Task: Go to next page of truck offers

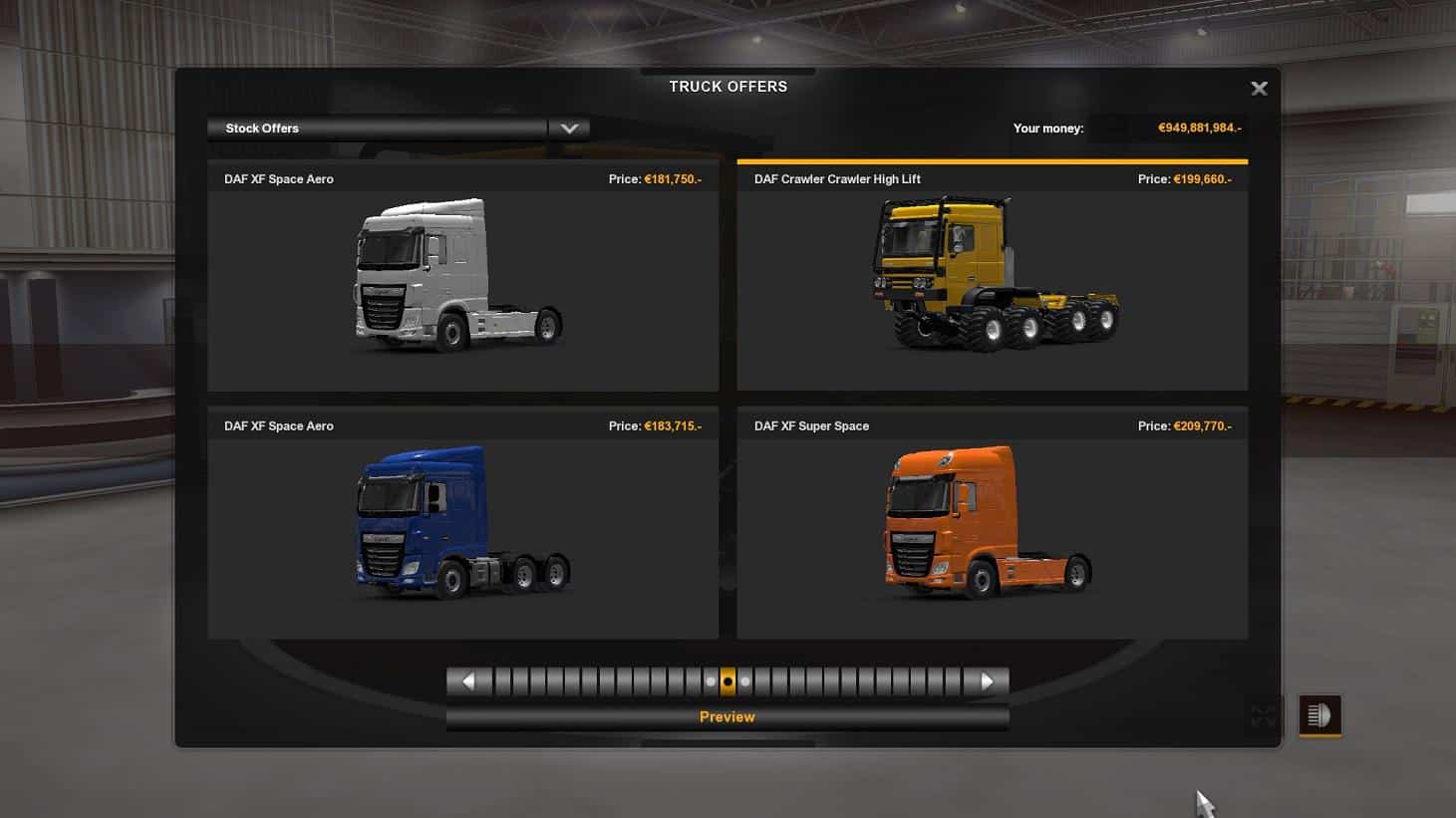Action: click(987, 682)
